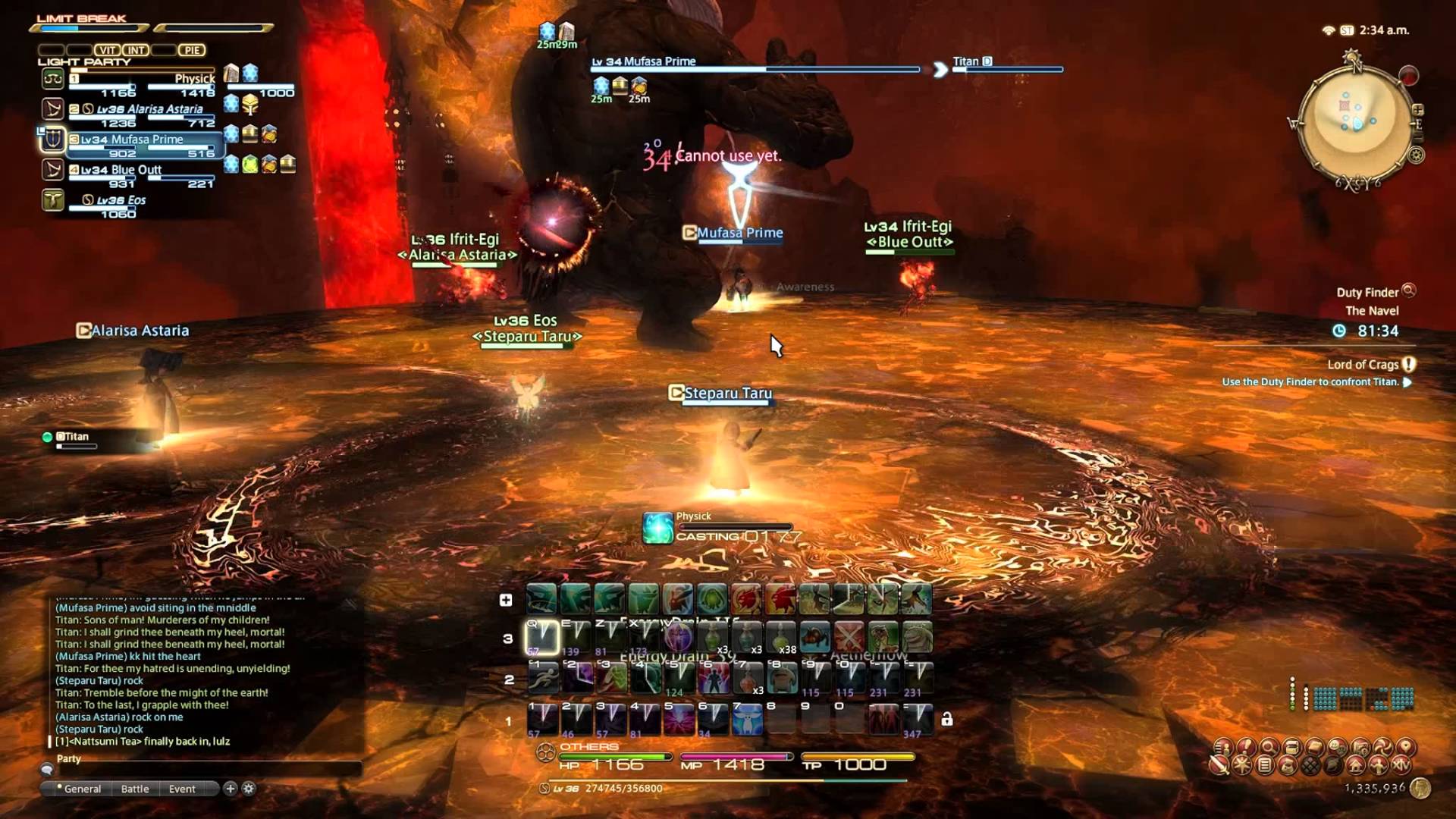
Task: Switch to the Event chat tab
Action: (182, 789)
